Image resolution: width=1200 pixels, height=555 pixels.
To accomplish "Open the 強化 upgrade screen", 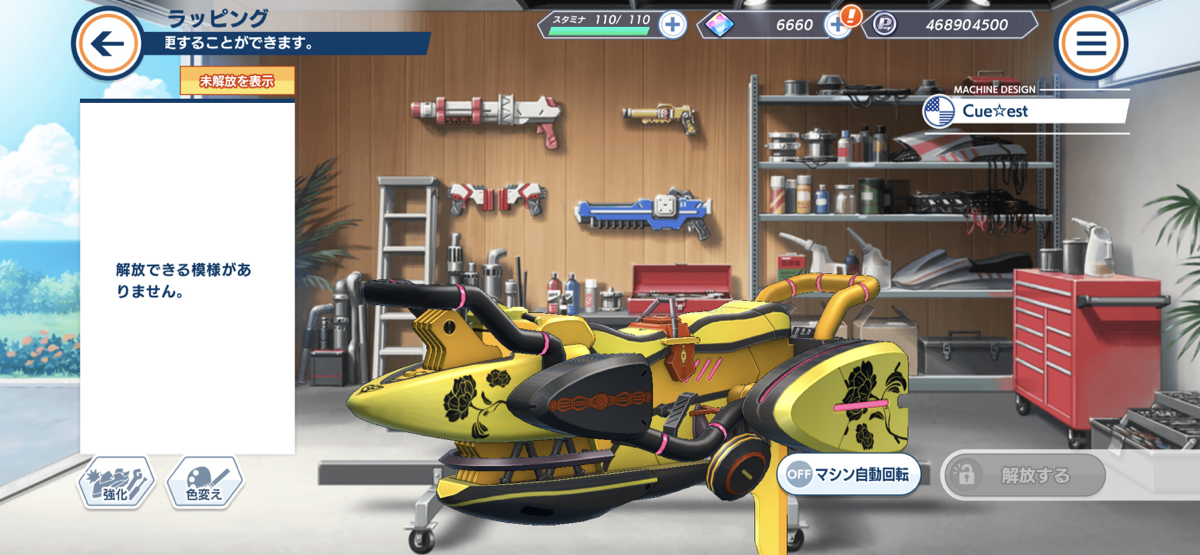I will tap(116, 483).
